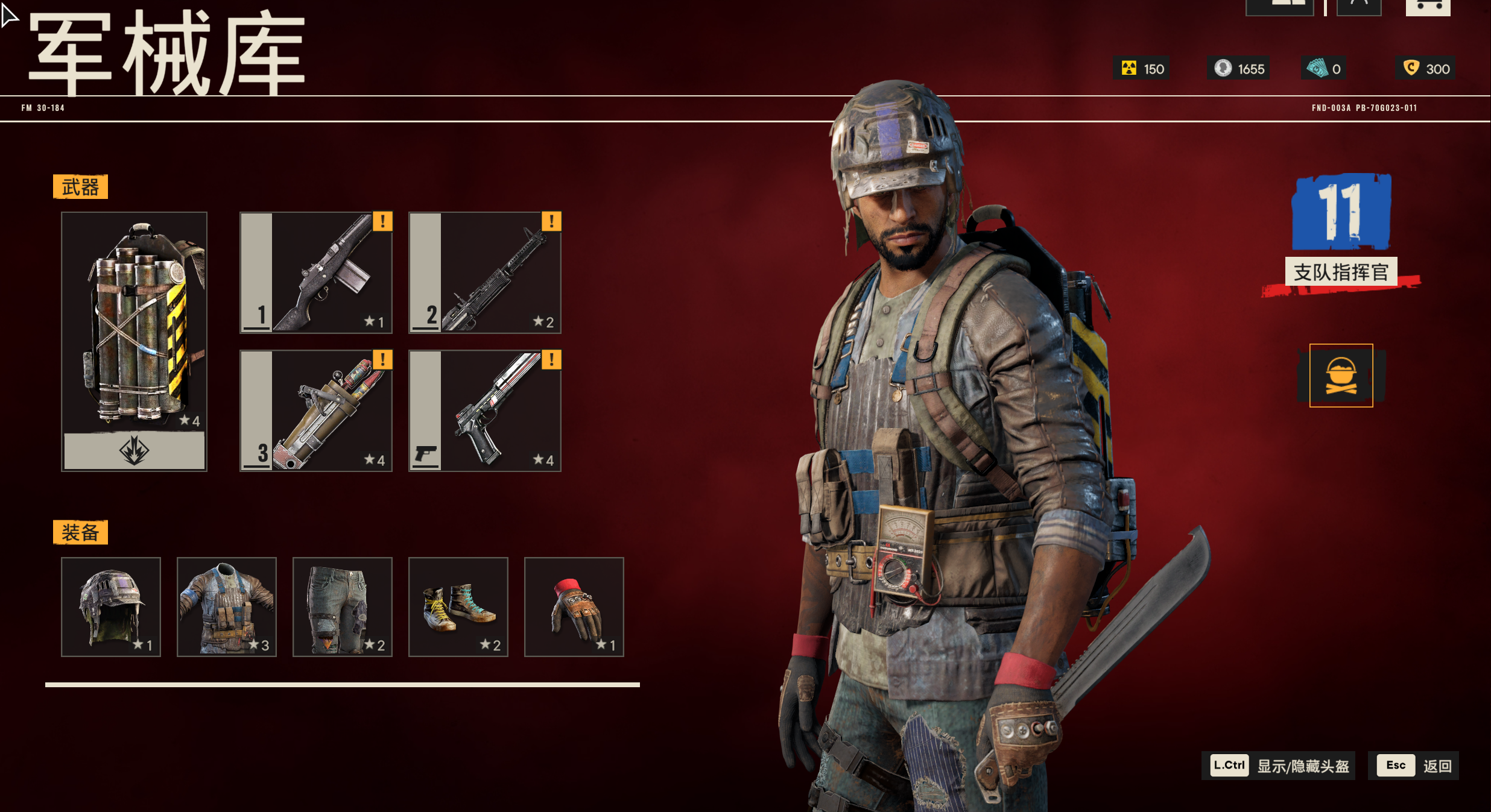Open the sidearm pistol slot
The width and height of the screenshot is (1491, 812).
point(485,411)
